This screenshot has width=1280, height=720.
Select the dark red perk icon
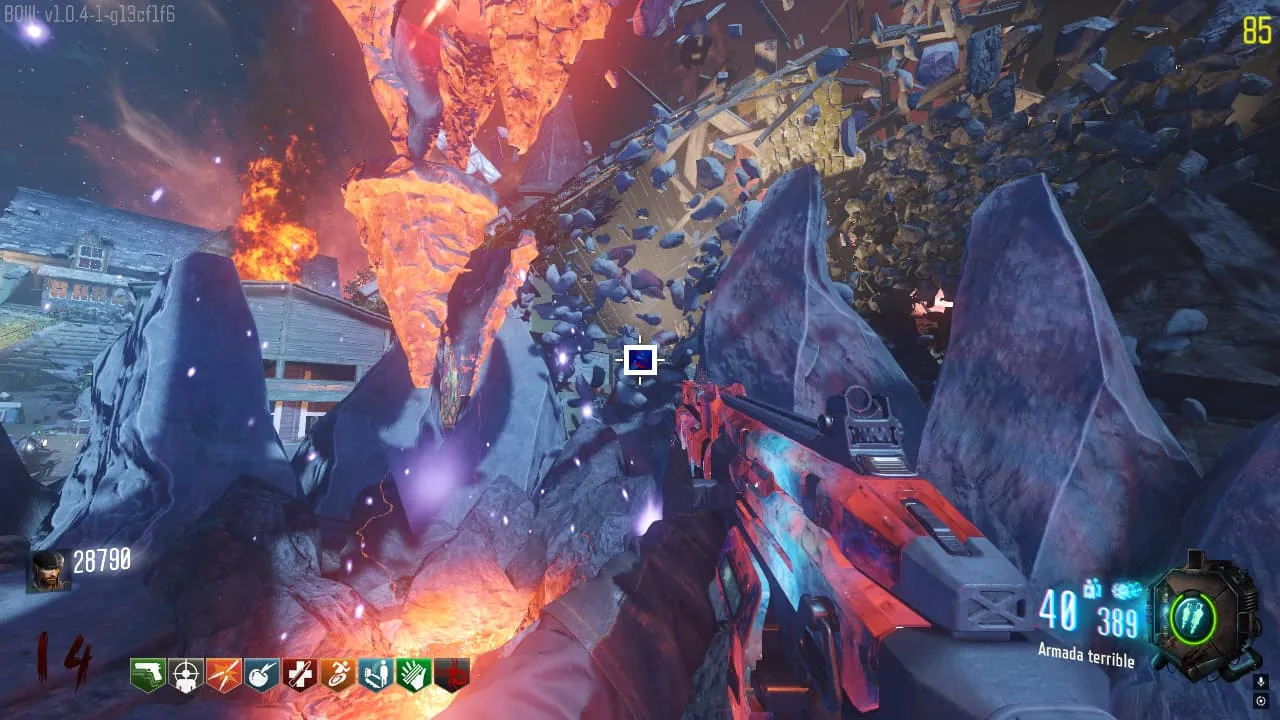pos(452,675)
